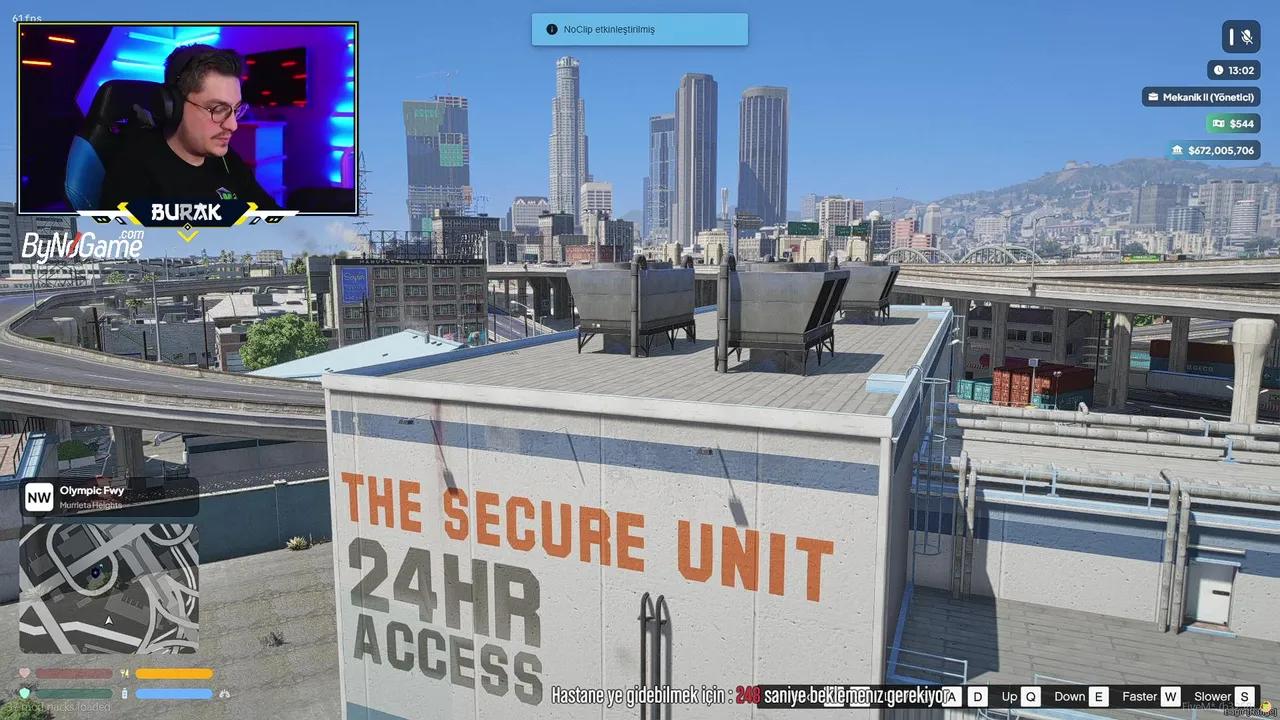Click the water bottle thirst icon
Screen dimensions: 1280x720
tap(124, 693)
